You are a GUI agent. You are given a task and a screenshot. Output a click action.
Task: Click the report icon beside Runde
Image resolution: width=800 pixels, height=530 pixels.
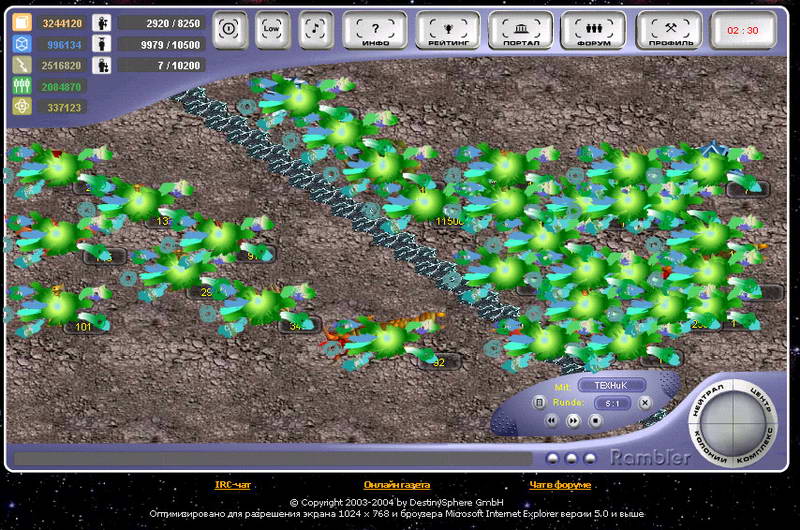[538, 403]
